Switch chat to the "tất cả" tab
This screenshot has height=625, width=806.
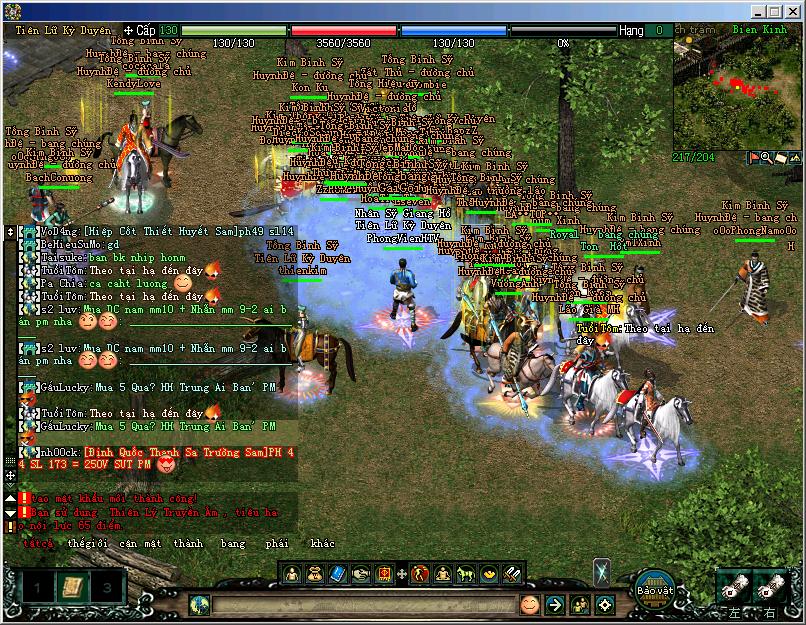point(38,544)
